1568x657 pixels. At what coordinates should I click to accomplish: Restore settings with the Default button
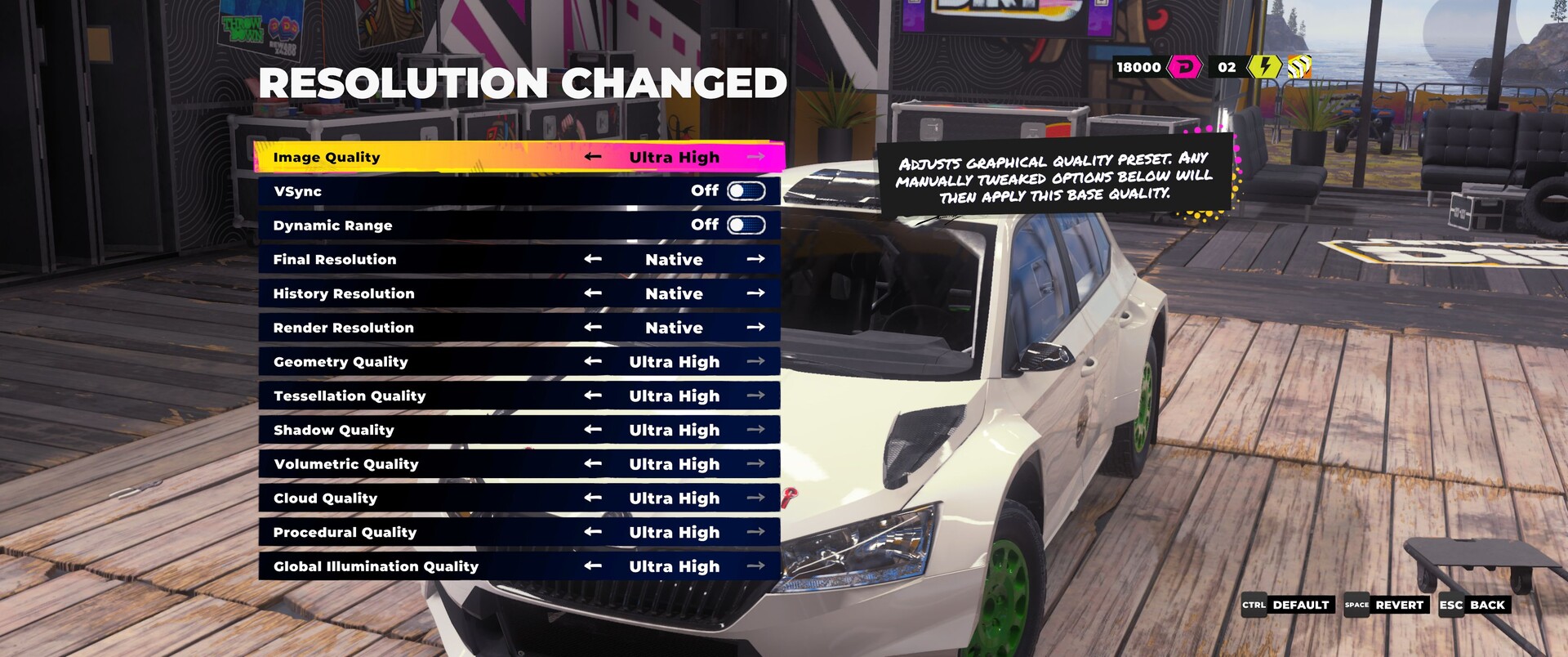[1289, 606]
